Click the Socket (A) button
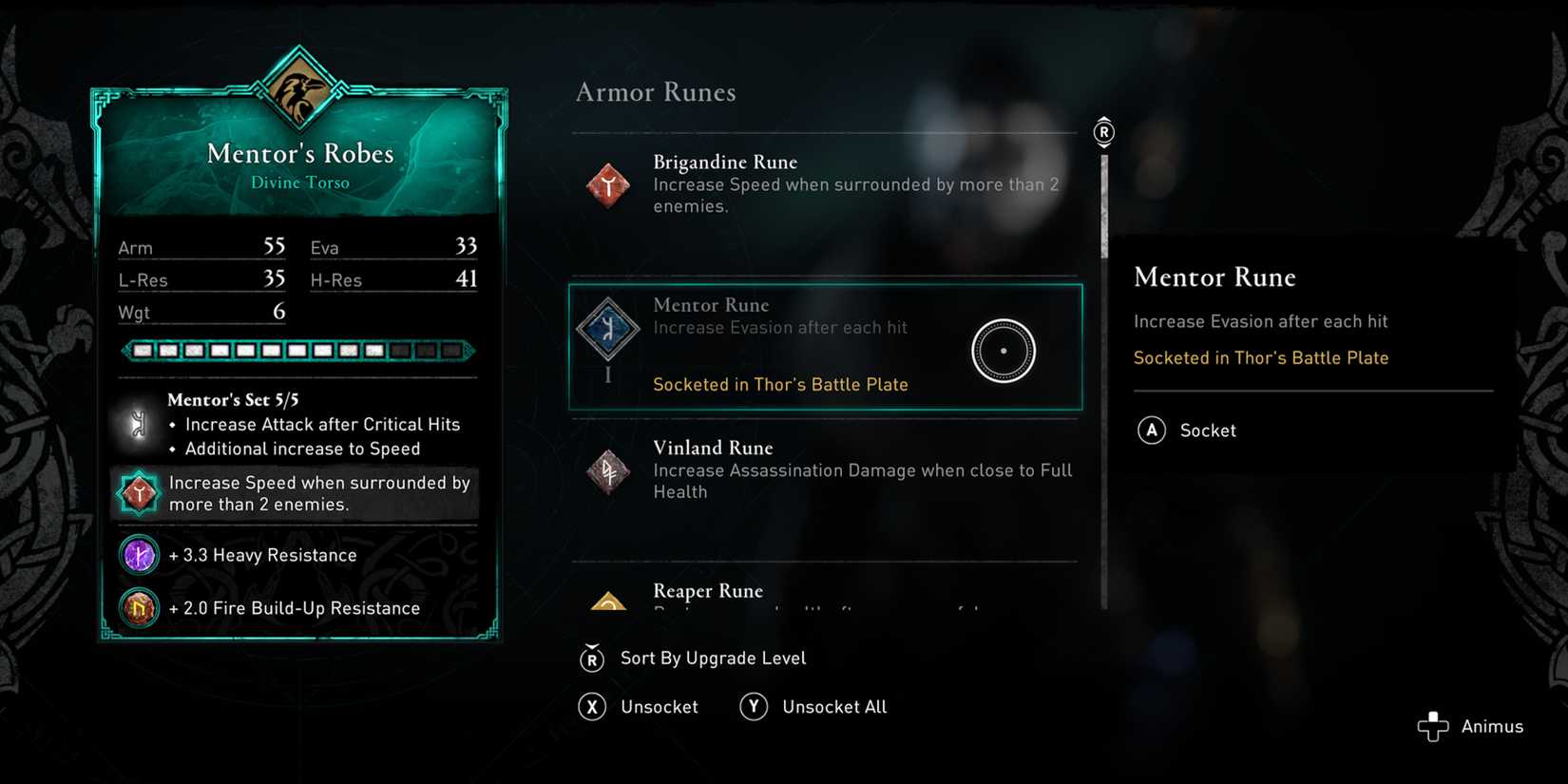The width and height of the screenshot is (1568, 784). tap(1187, 430)
